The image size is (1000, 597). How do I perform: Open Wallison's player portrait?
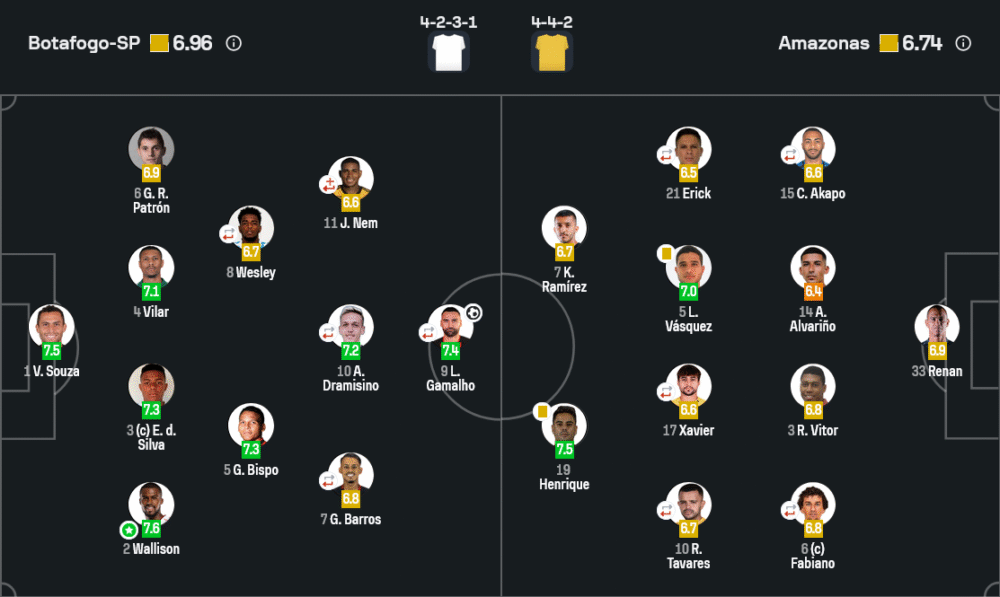(151, 505)
